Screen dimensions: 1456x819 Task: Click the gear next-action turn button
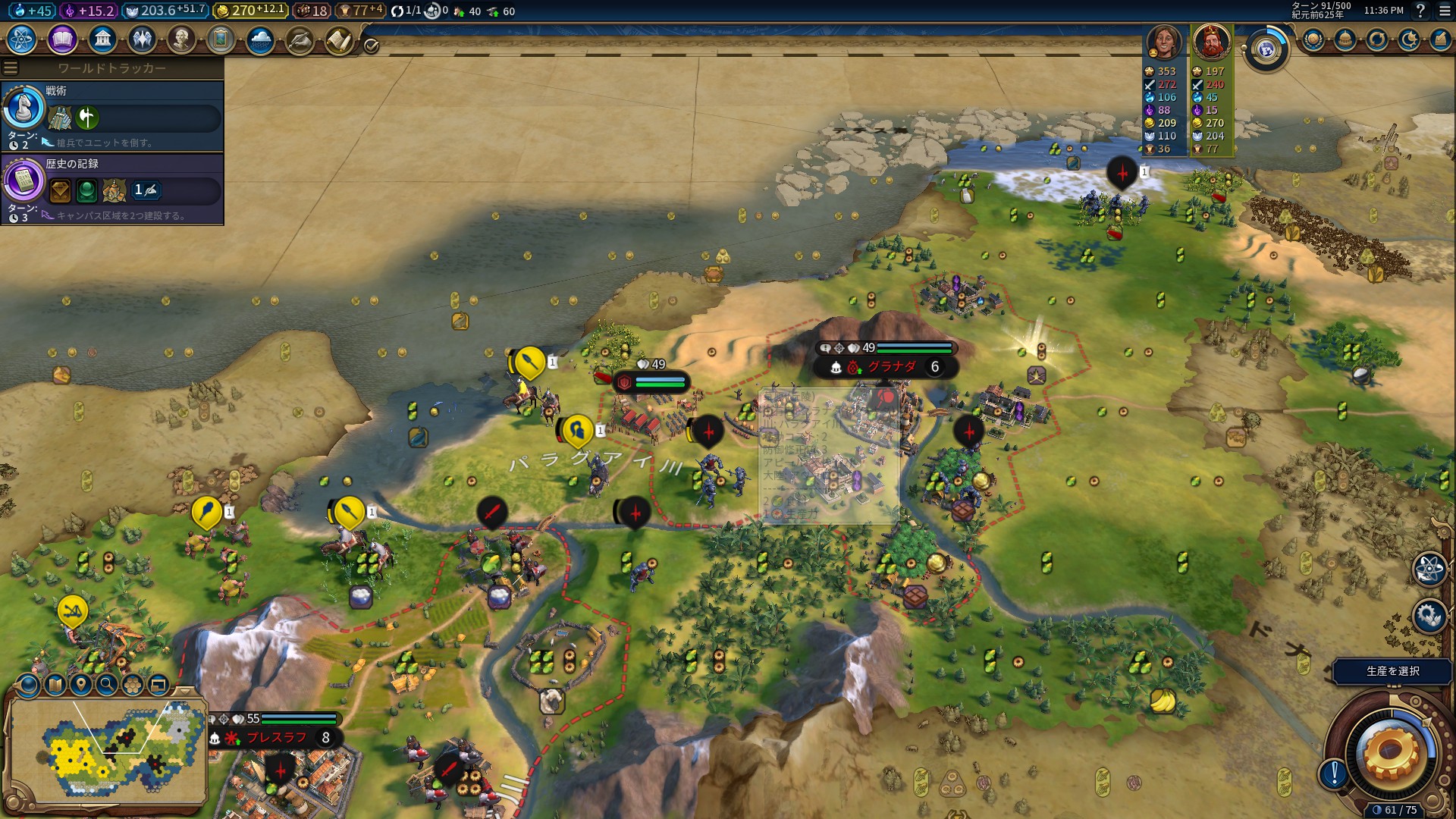(x=1389, y=752)
